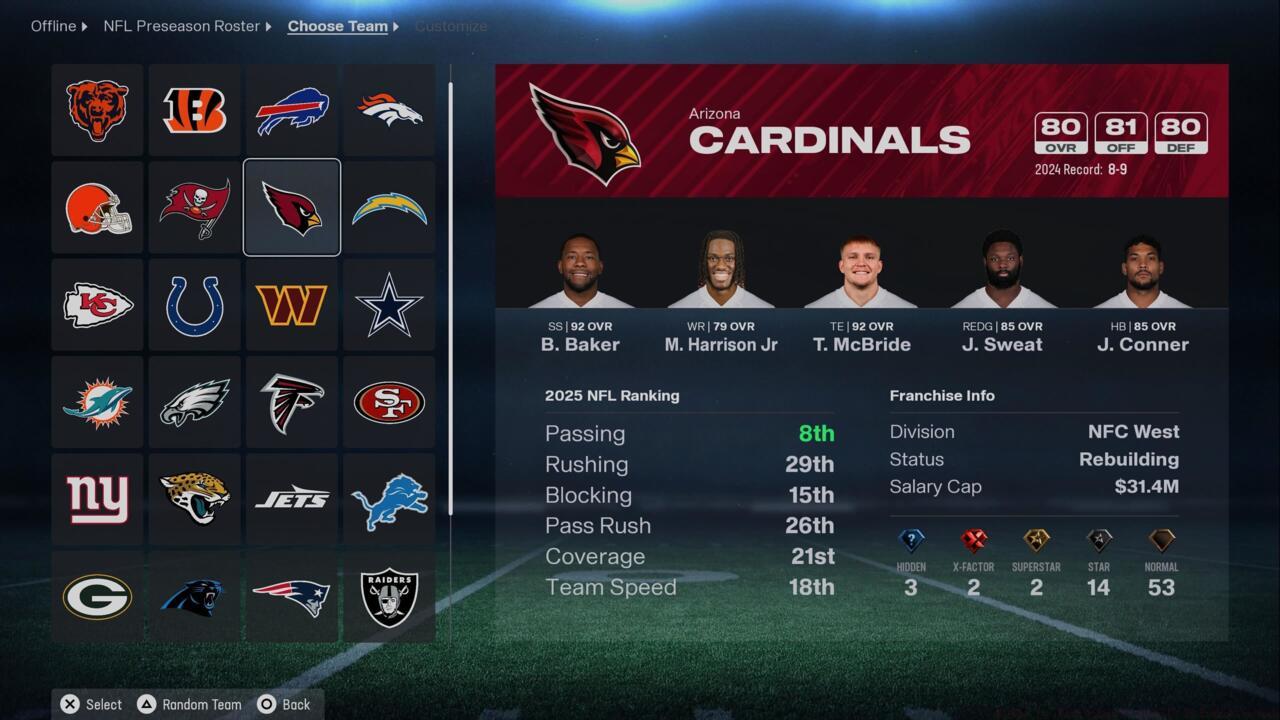Select the Chicago Bears logo
Viewport: 1280px width, 720px height.
pos(97,110)
